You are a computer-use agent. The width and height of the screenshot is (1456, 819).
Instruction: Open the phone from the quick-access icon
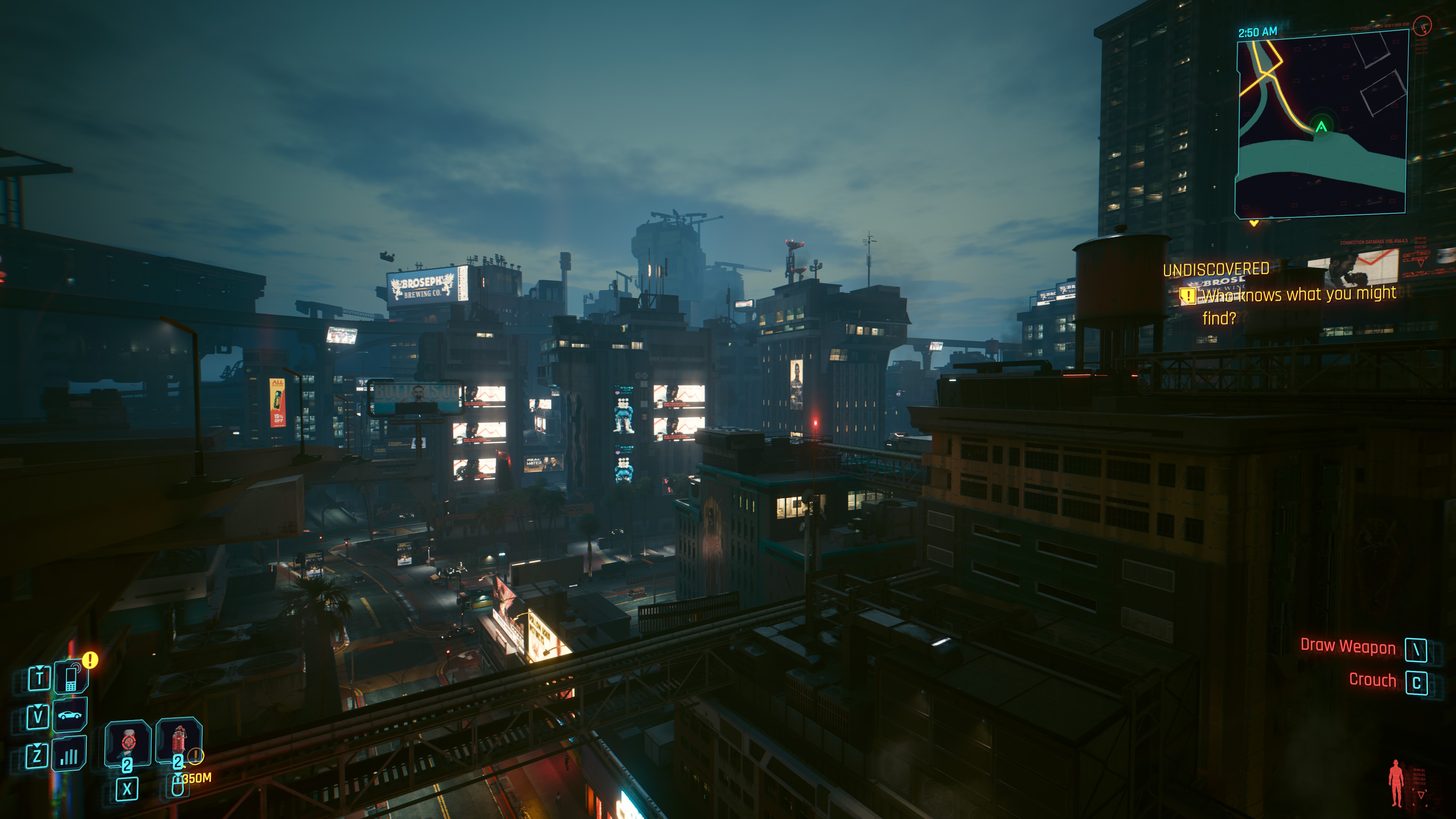coord(71,677)
